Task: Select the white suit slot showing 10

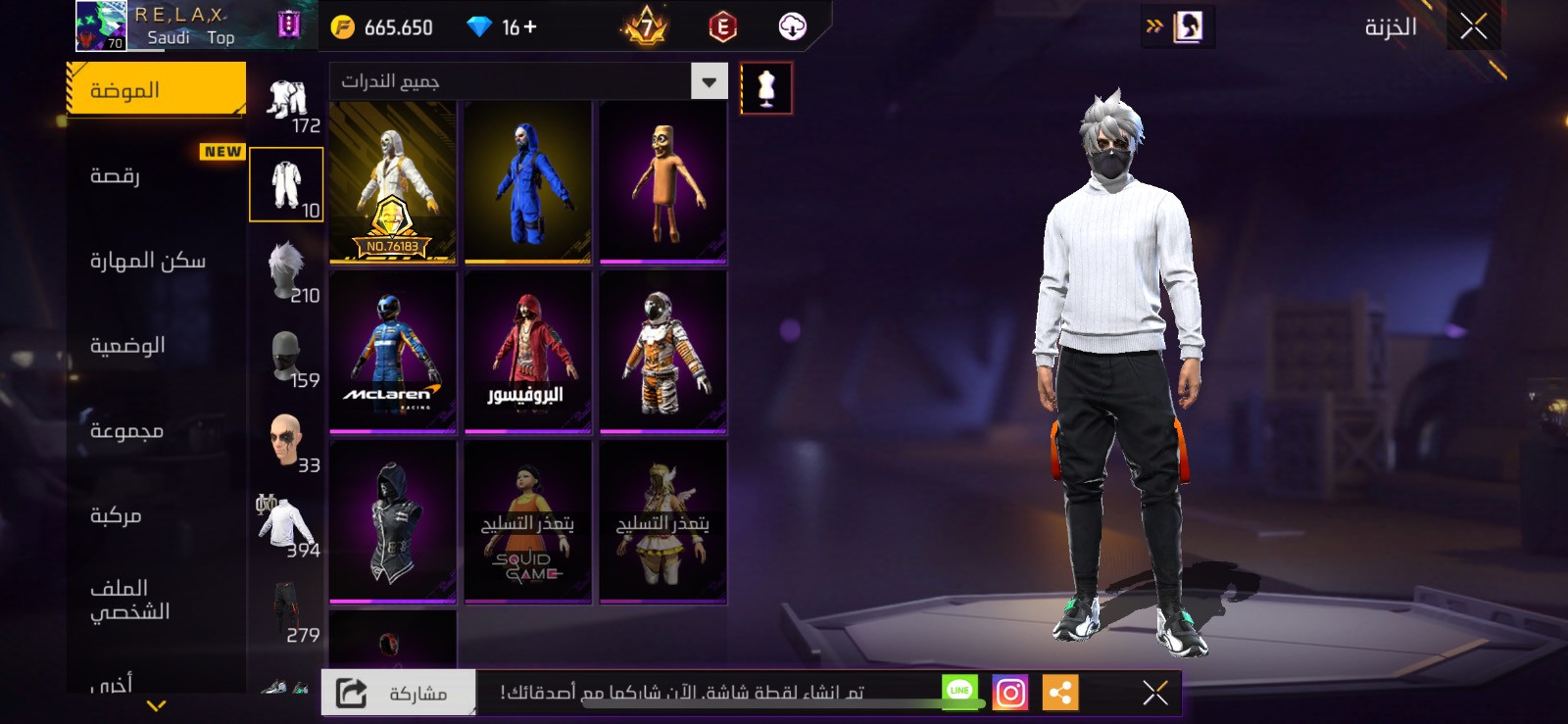Action: (x=285, y=182)
